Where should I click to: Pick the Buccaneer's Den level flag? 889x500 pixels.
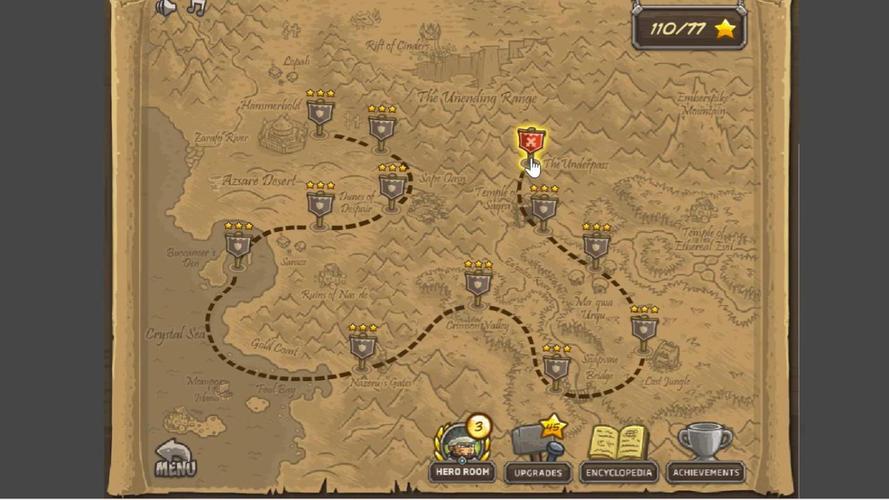point(238,248)
